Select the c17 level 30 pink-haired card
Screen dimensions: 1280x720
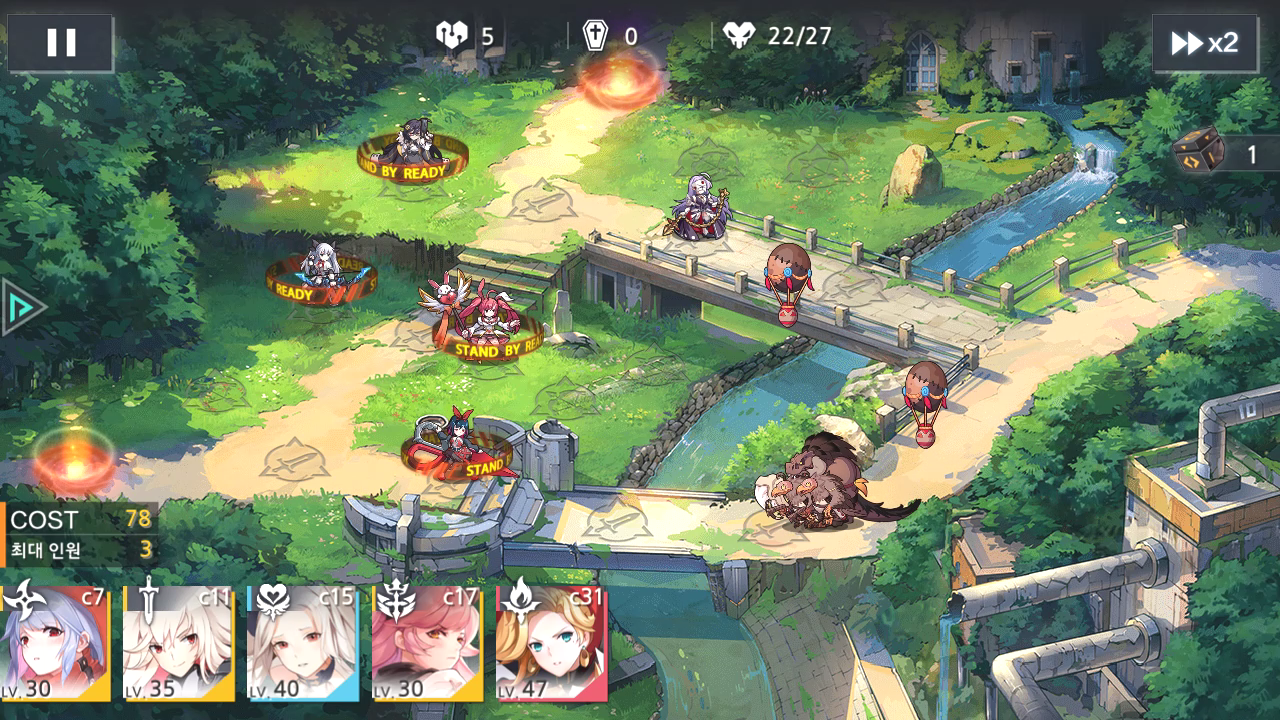[427, 643]
